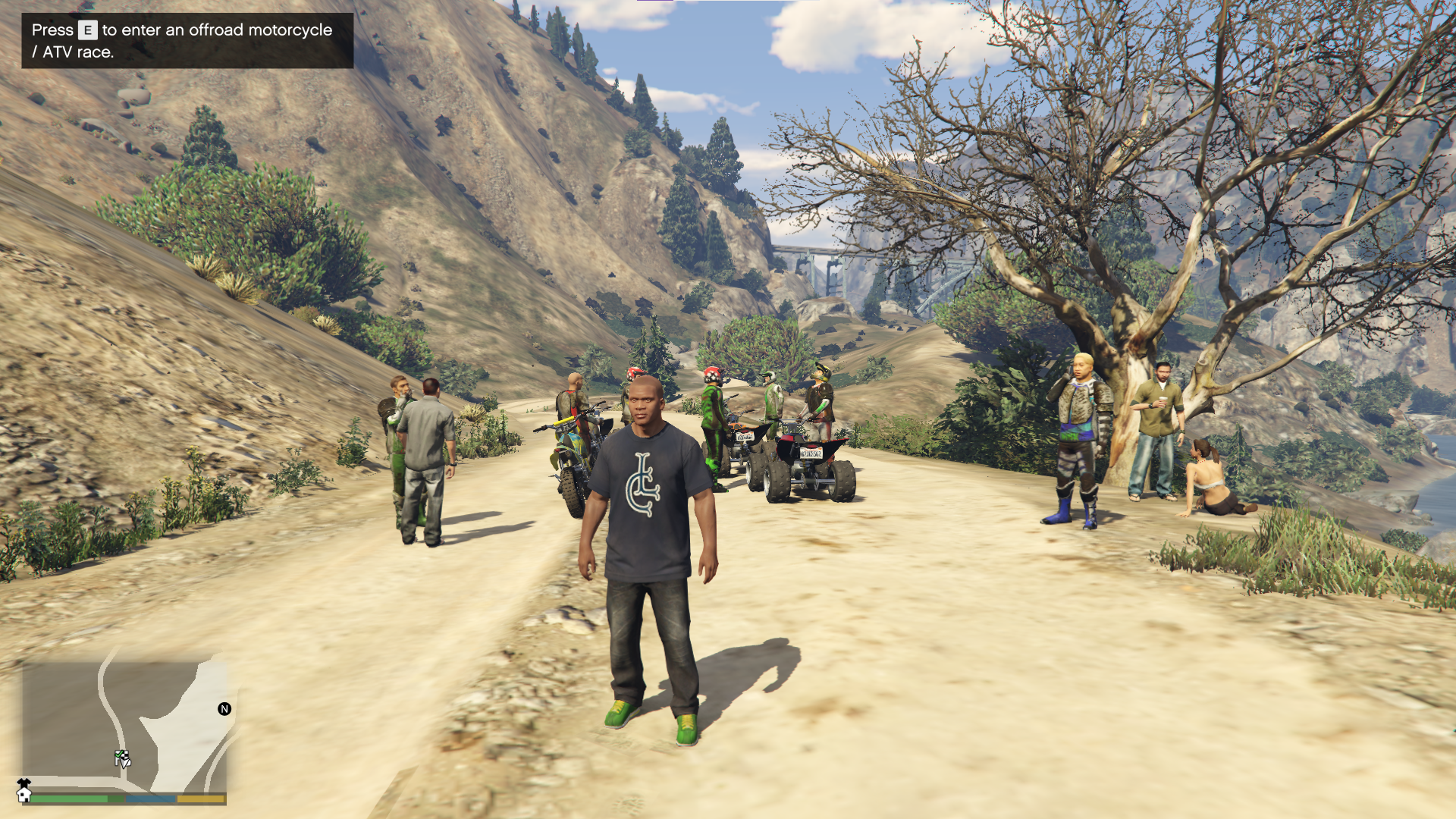Click the dark green armor bar portion
1456x819 pixels.
(115, 799)
